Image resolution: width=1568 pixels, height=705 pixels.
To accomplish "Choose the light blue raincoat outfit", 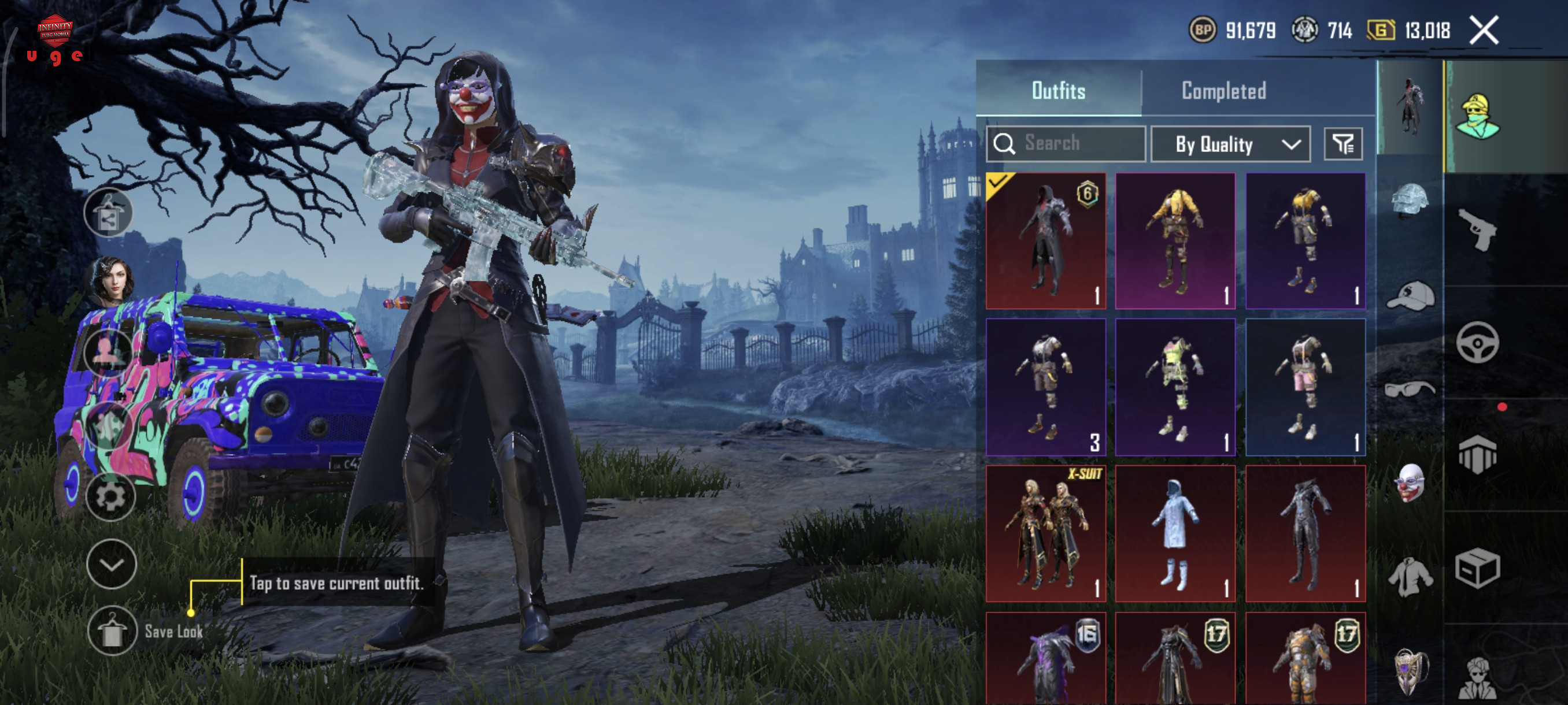I will 1175,533.
